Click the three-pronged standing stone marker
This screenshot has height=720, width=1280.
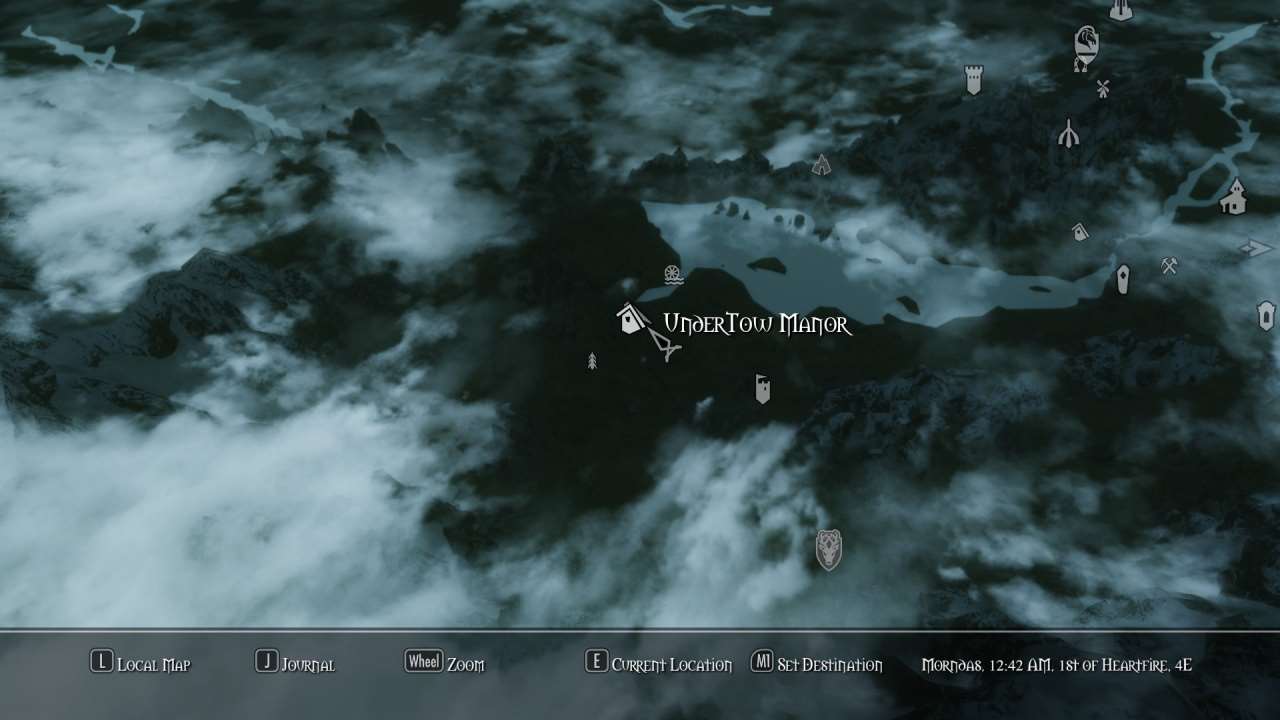tap(1068, 133)
